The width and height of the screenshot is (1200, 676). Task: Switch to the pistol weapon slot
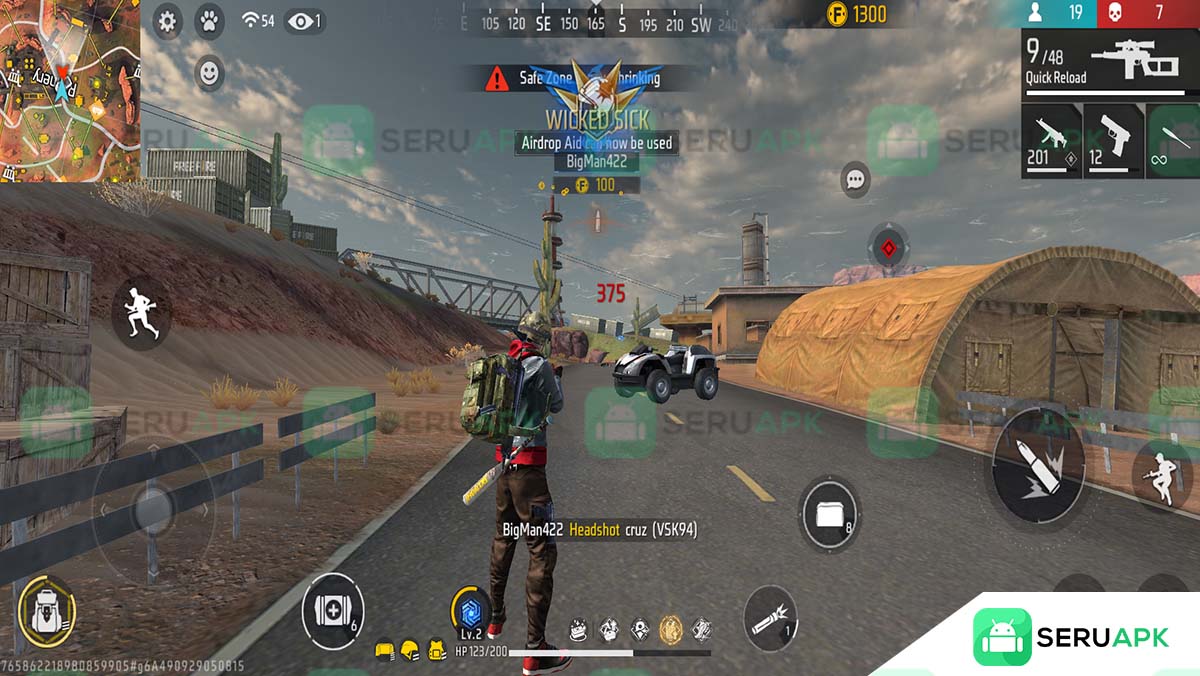click(x=1113, y=139)
